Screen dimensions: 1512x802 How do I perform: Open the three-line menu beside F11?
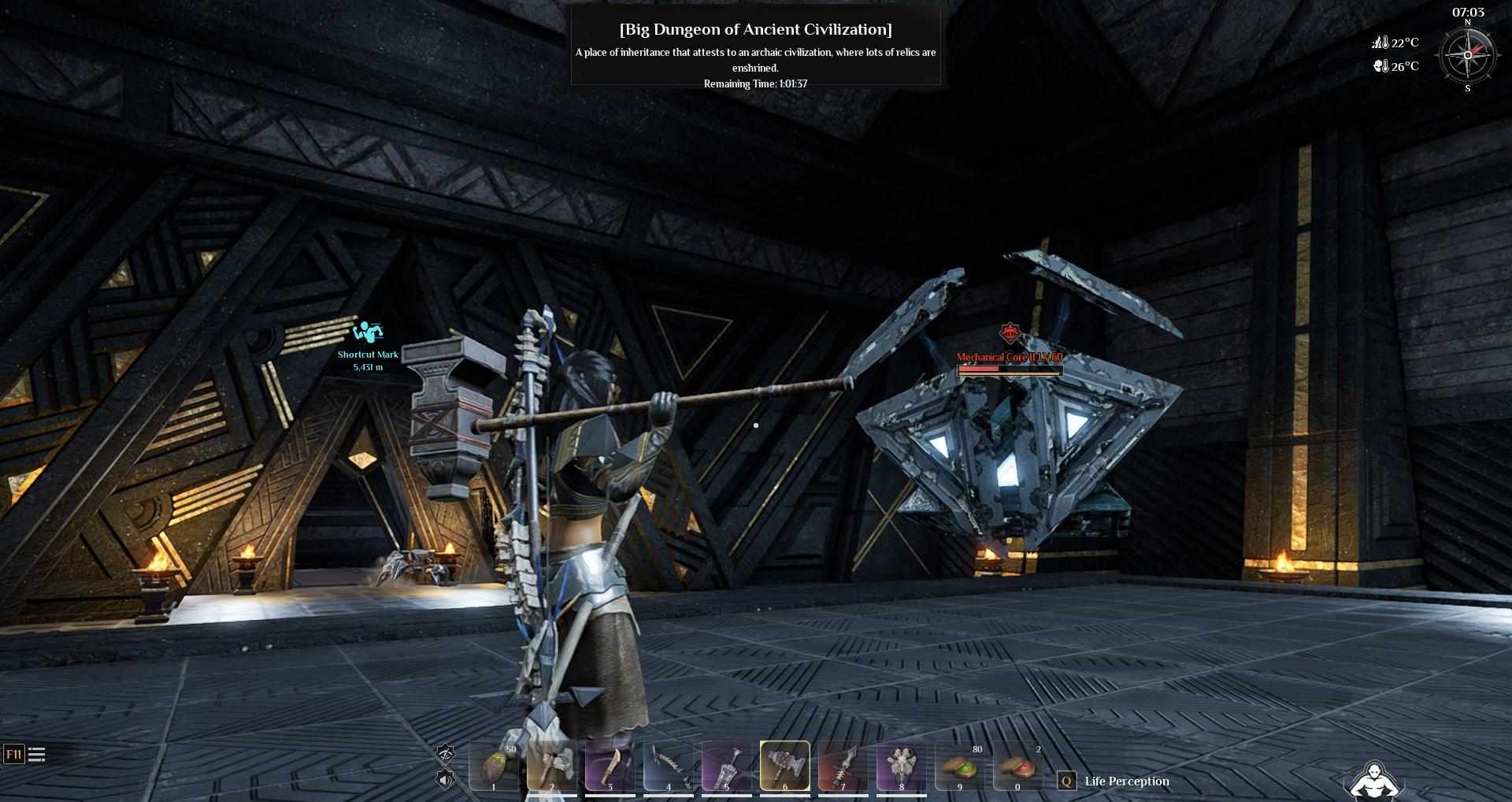click(37, 755)
